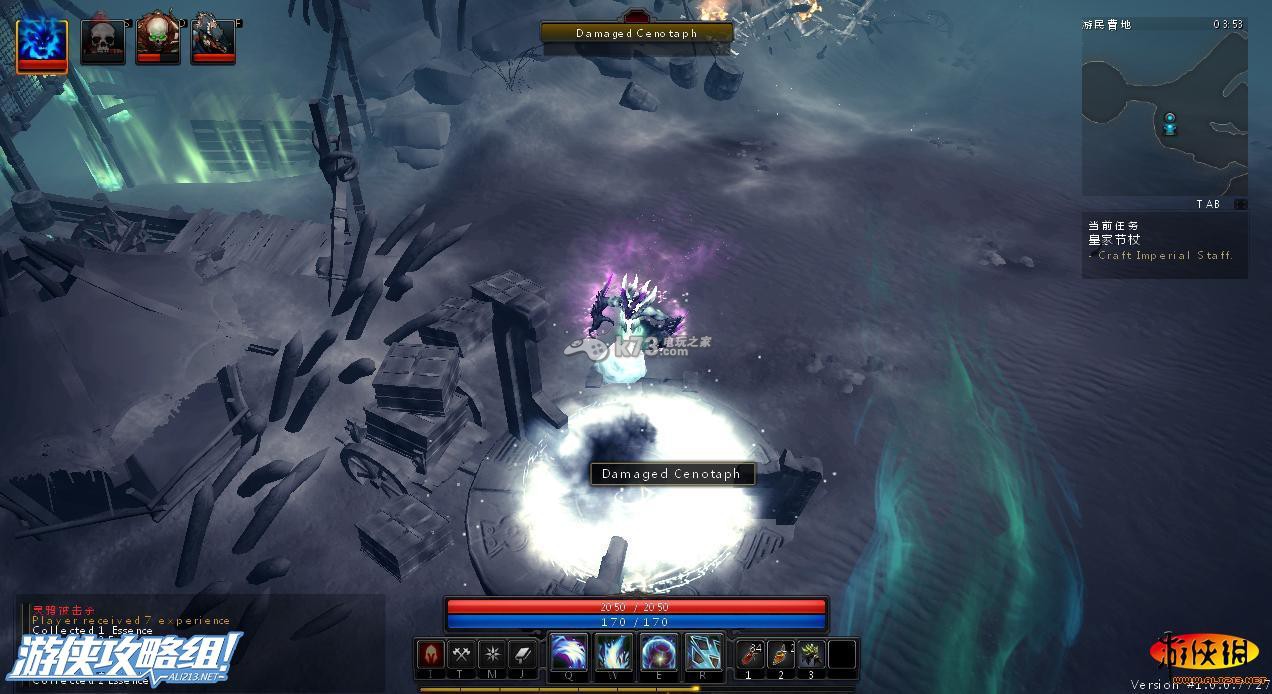Viewport: 1272px width, 694px height.
Task: Pick the armored warrior form portrait
Action: pos(213,40)
